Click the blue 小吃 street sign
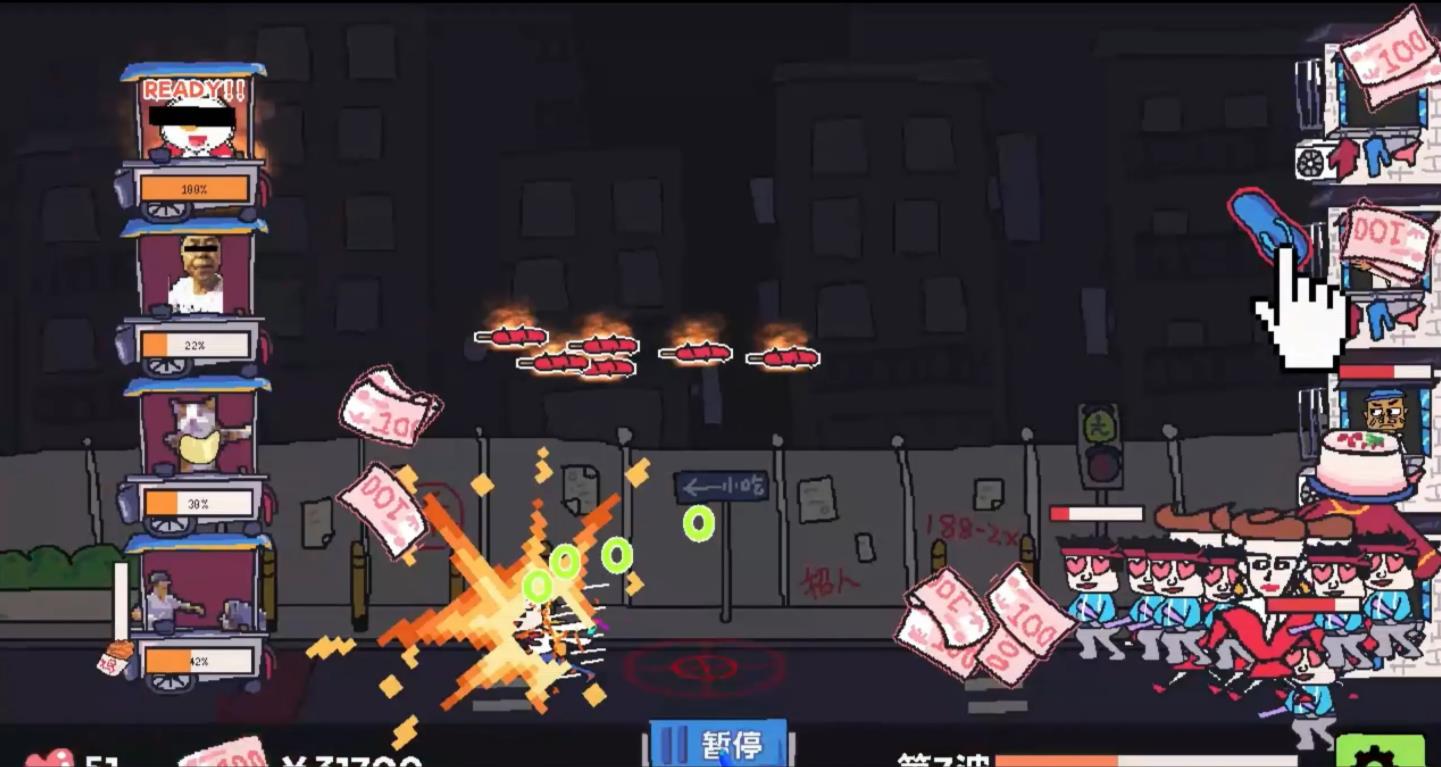This screenshot has height=767, width=1441. (722, 485)
